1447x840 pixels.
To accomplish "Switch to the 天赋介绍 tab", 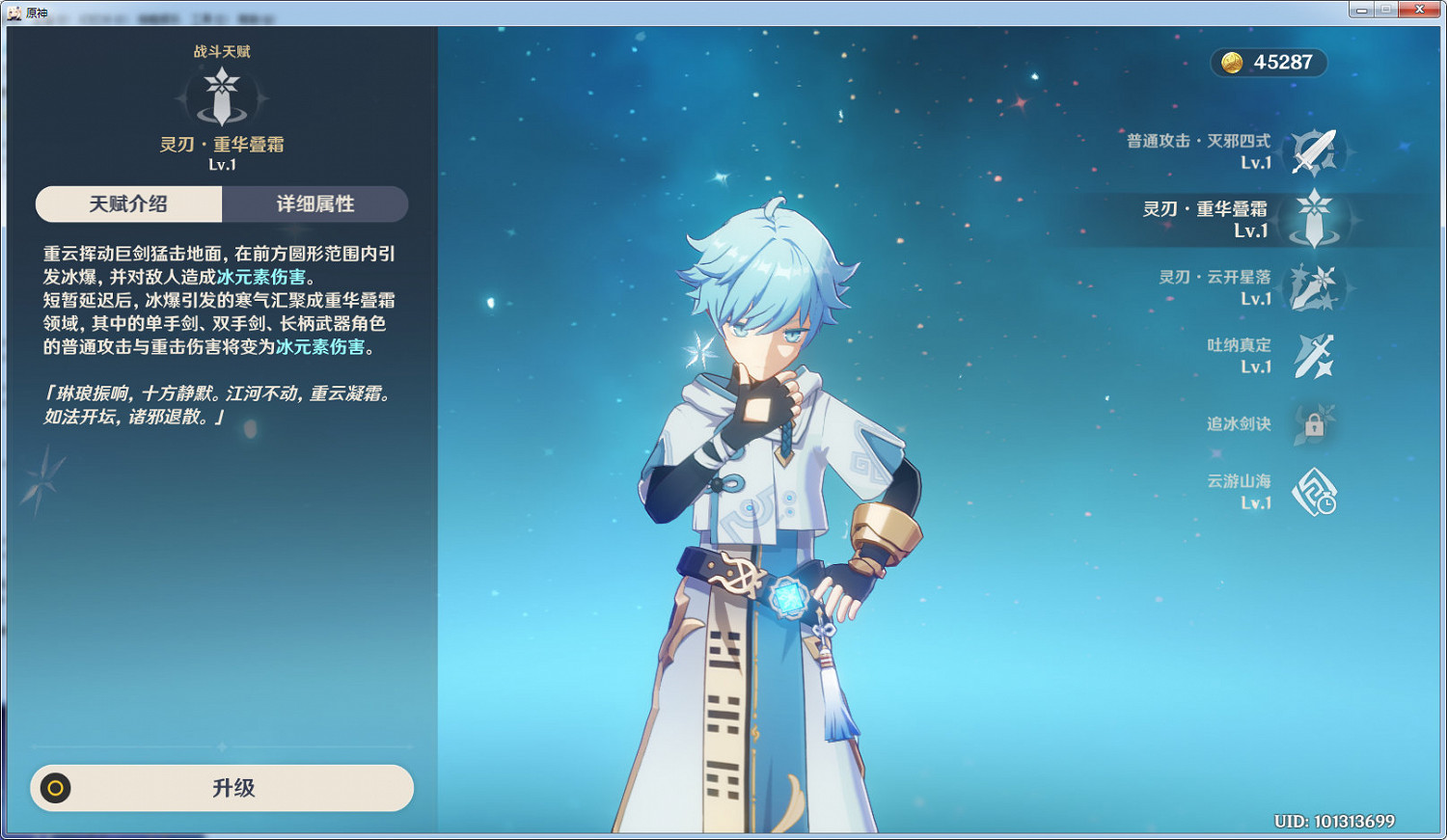I will (128, 204).
